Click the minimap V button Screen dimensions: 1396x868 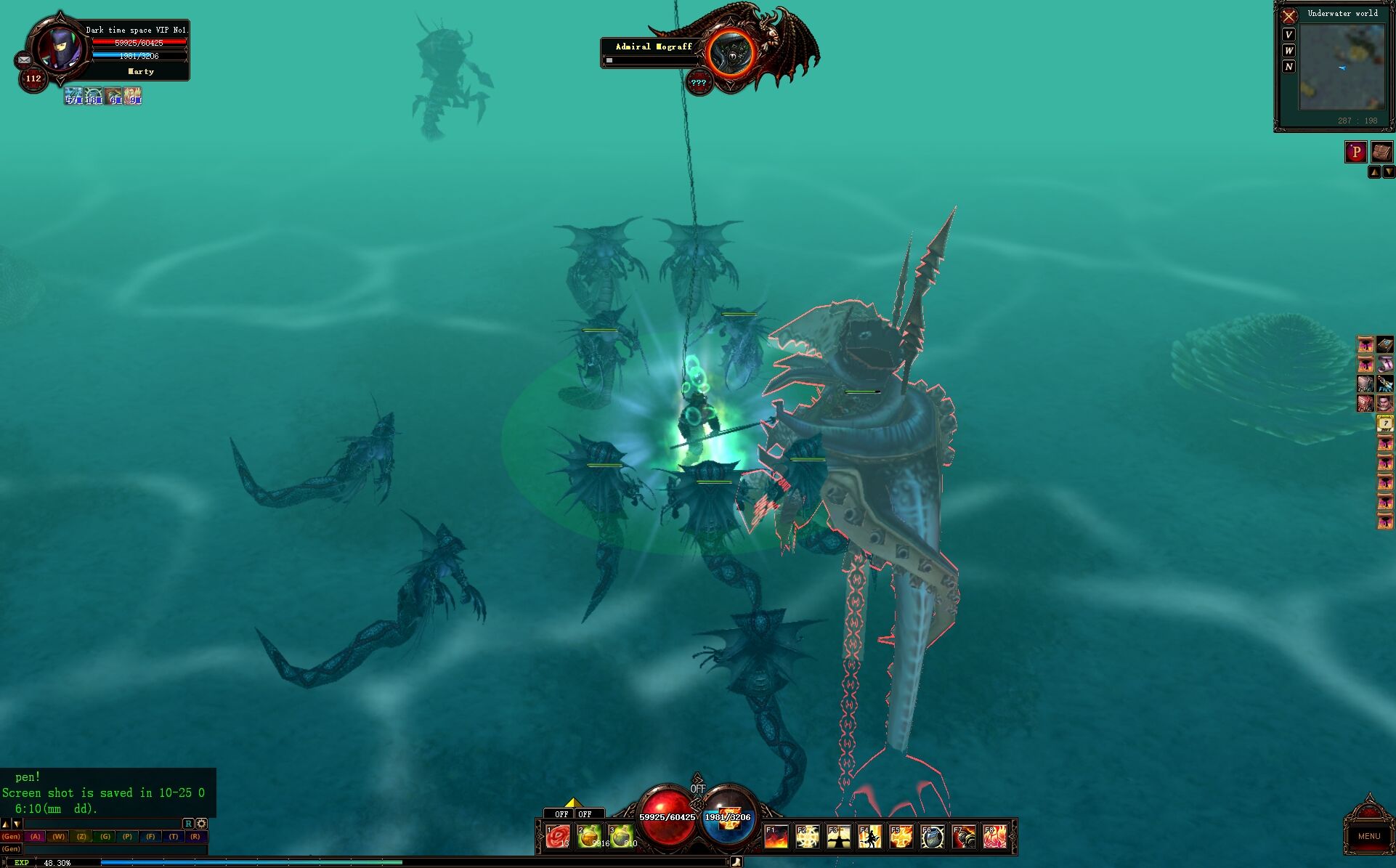click(x=1289, y=35)
